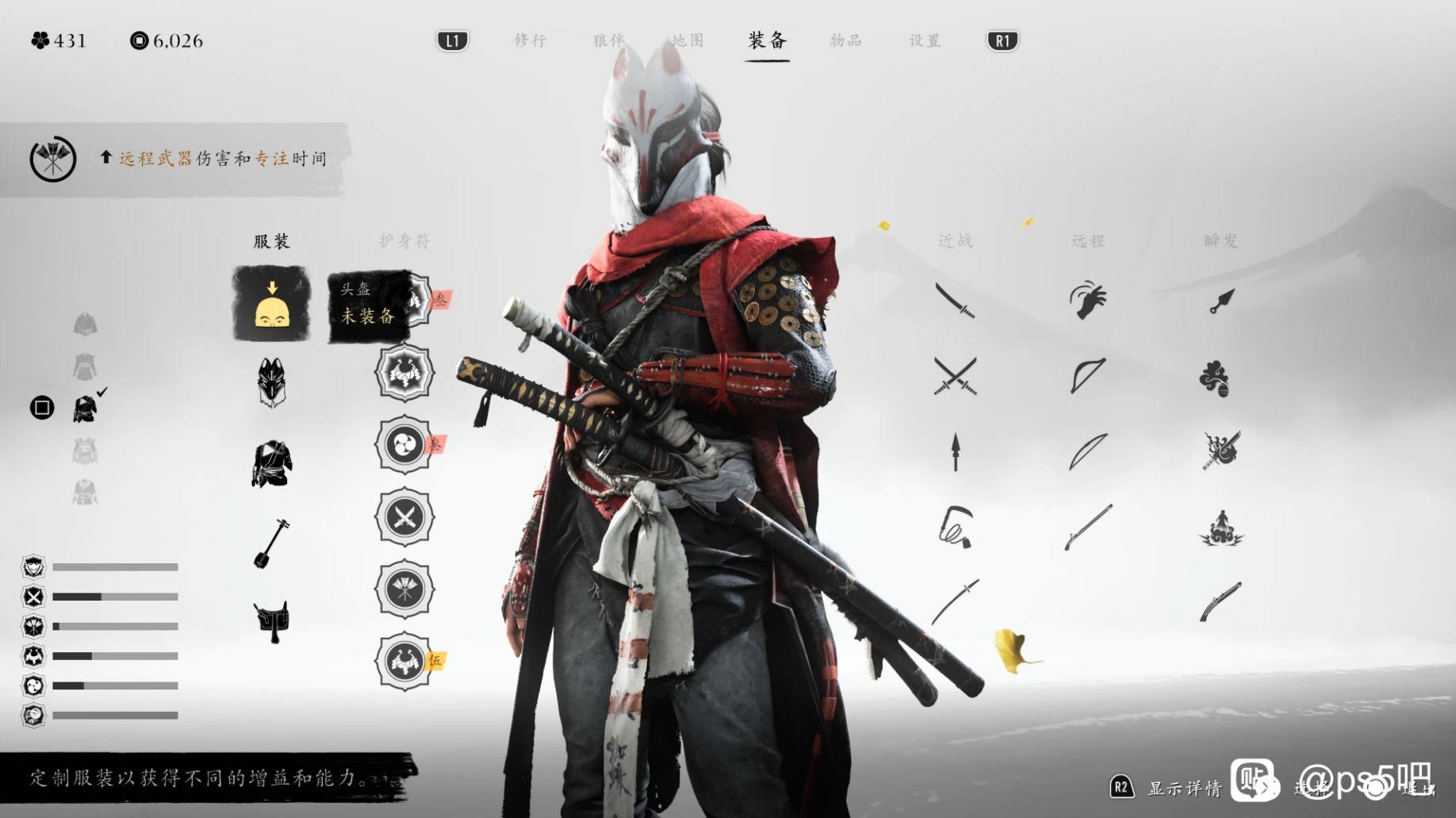Select the 装备 equipment tab
The width and height of the screenshot is (1456, 818).
click(x=767, y=40)
